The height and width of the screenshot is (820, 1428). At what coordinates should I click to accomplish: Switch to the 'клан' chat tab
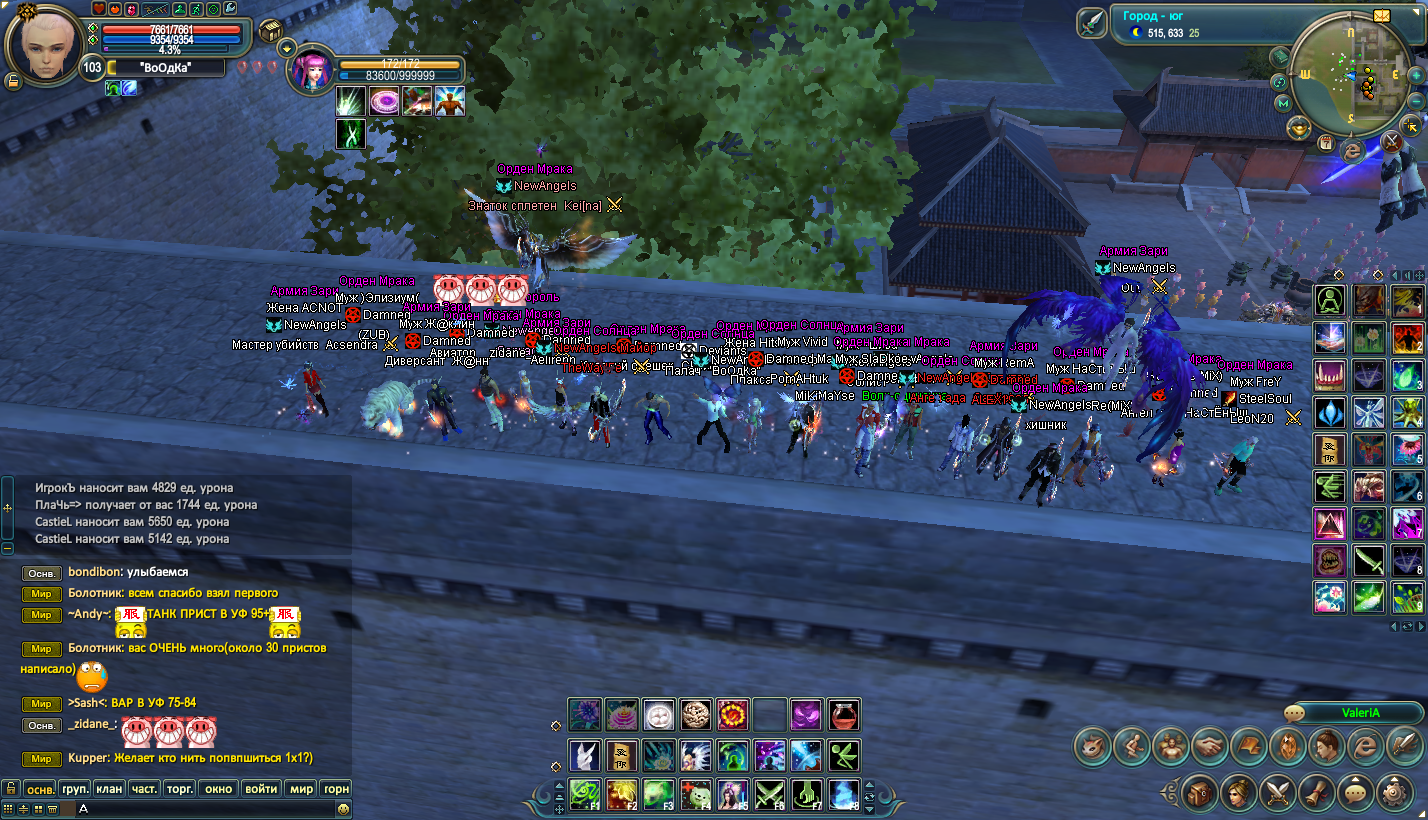tap(109, 788)
